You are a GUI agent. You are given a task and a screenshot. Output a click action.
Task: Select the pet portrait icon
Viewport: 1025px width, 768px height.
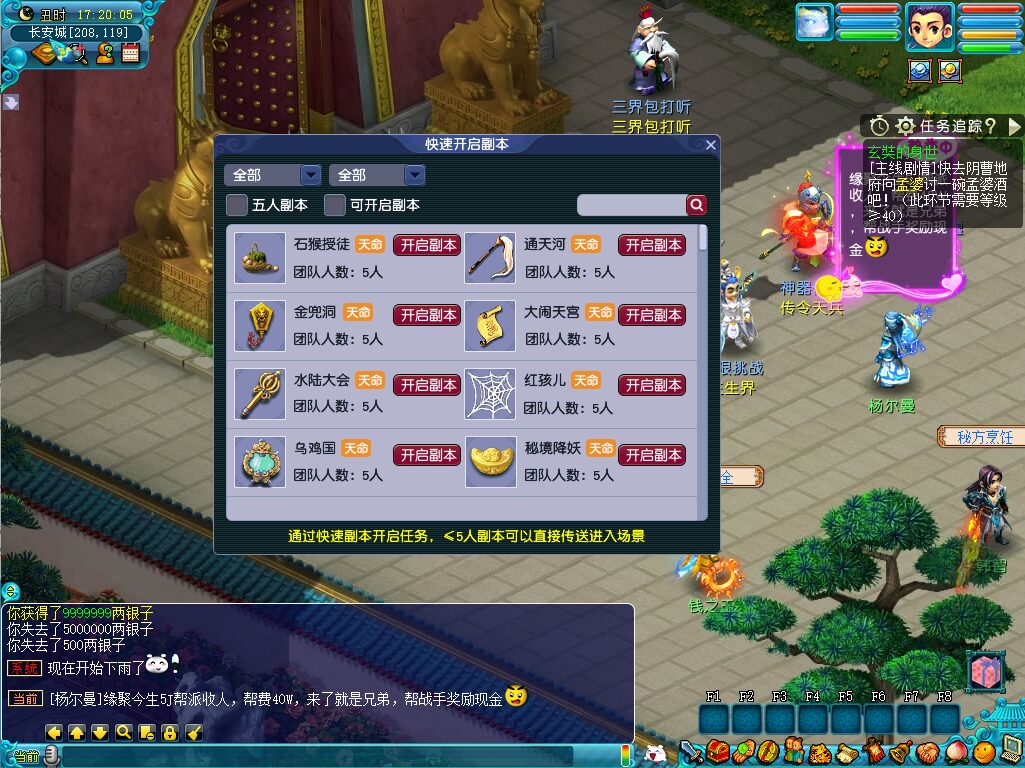[814, 23]
